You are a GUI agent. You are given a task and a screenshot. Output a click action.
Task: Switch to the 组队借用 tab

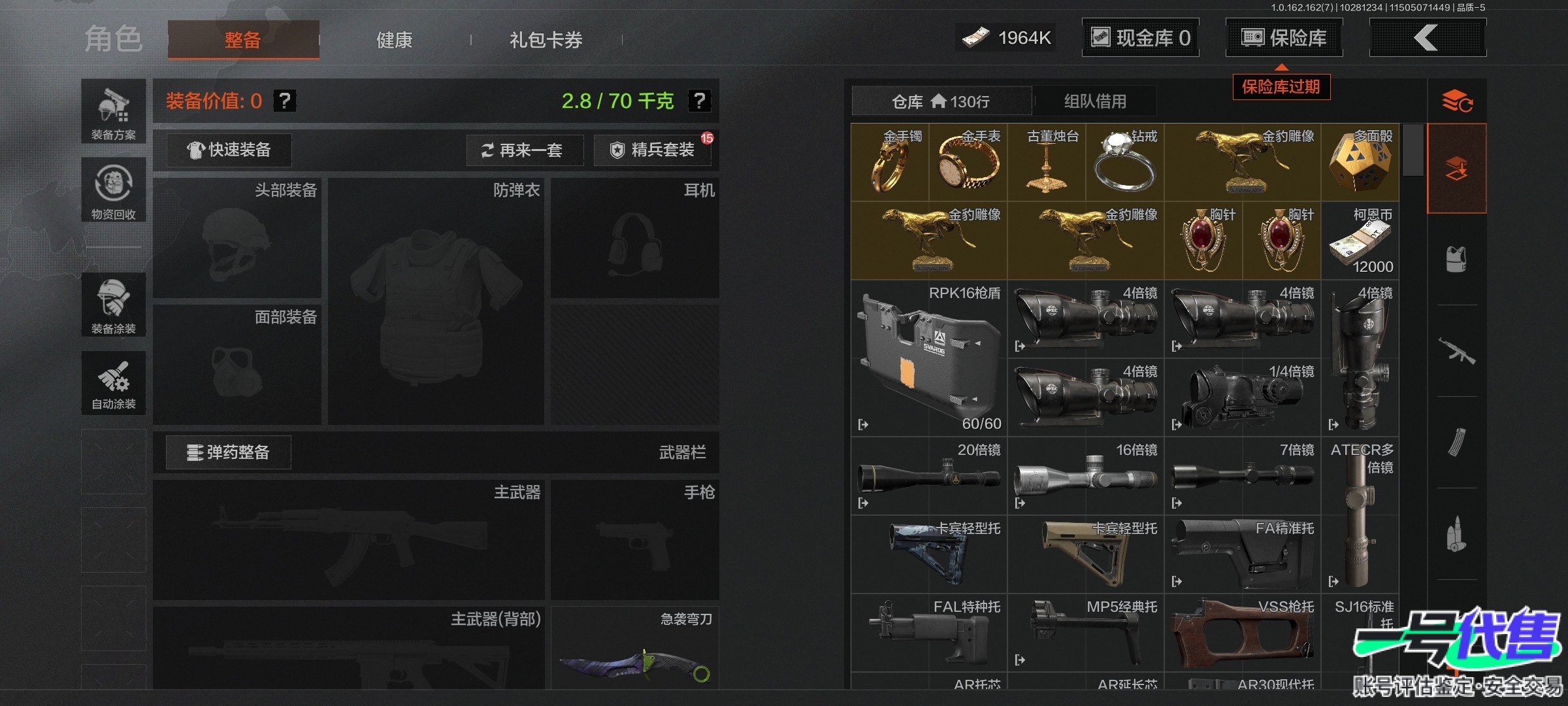click(x=1095, y=101)
